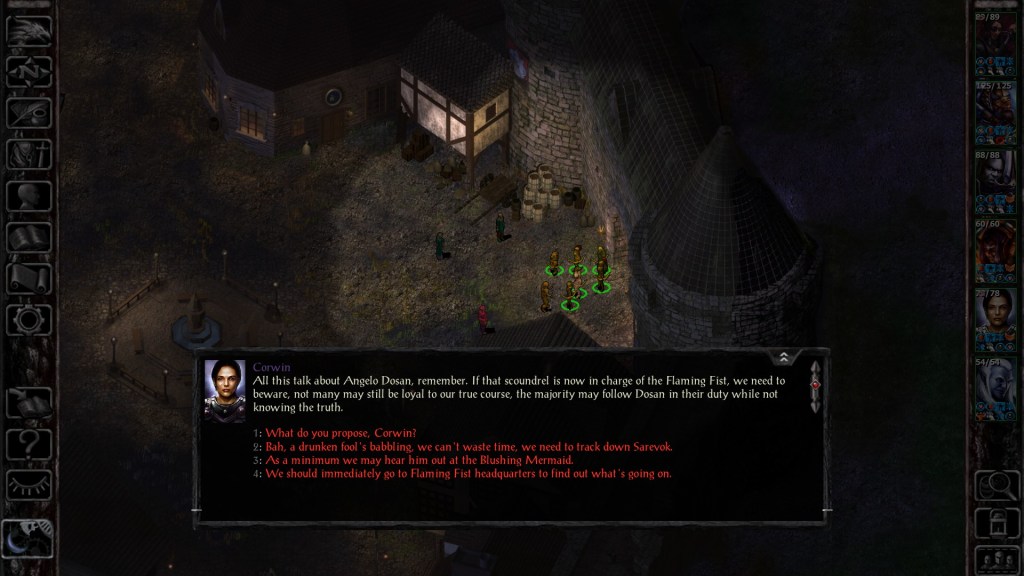This screenshot has height=576, width=1024.
Task: Open the game options gear icon
Action: pyautogui.click(x=29, y=319)
